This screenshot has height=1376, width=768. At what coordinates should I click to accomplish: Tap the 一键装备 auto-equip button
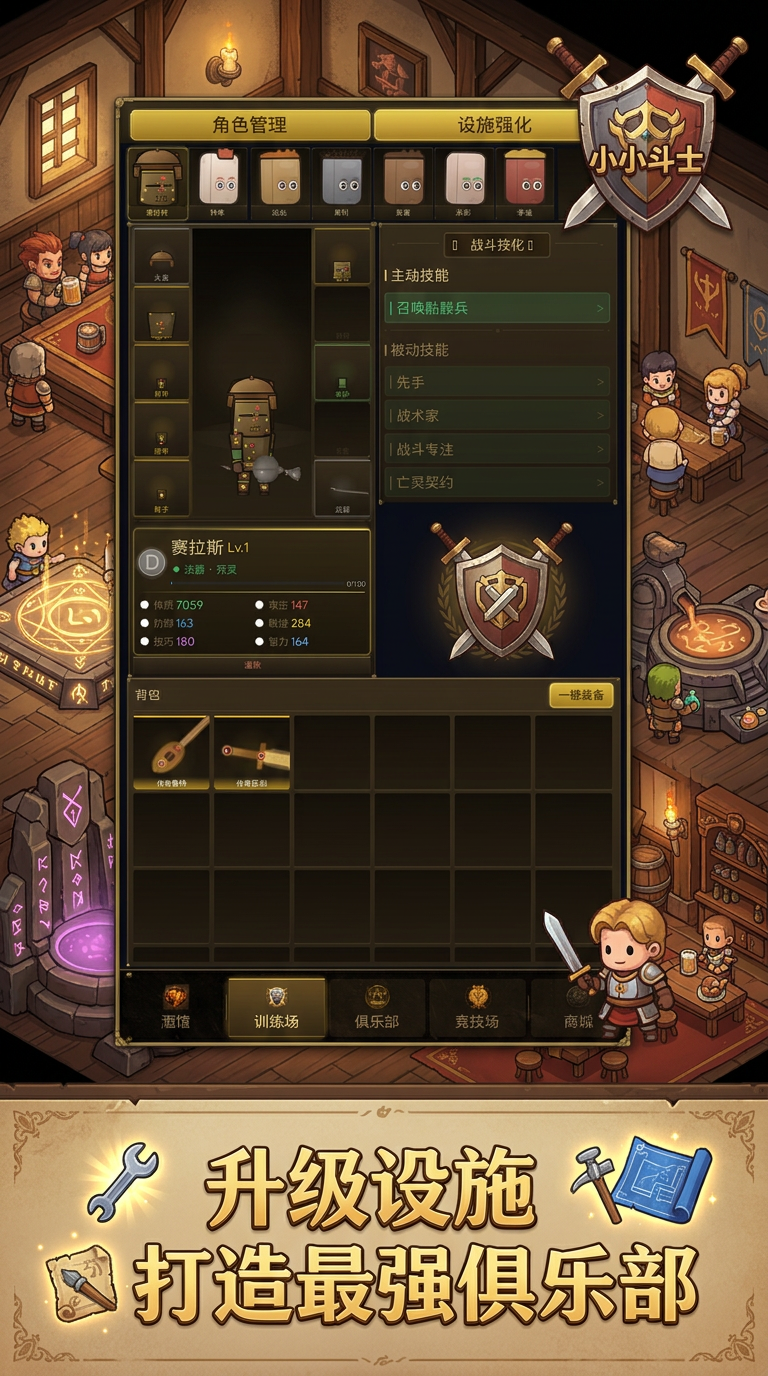[x=581, y=695]
